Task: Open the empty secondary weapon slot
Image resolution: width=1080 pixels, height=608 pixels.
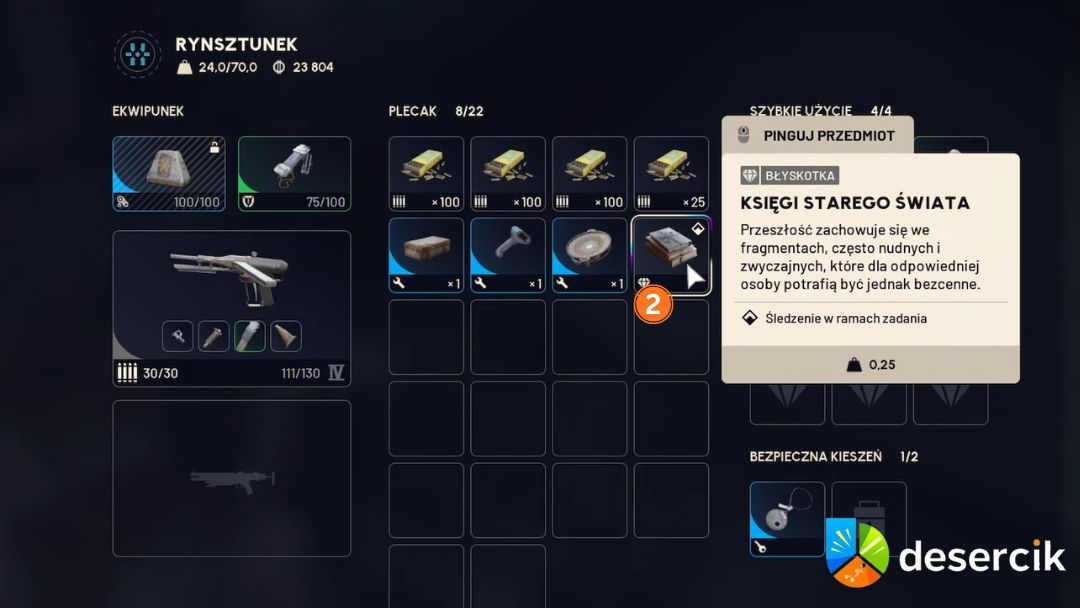Action: (231, 478)
